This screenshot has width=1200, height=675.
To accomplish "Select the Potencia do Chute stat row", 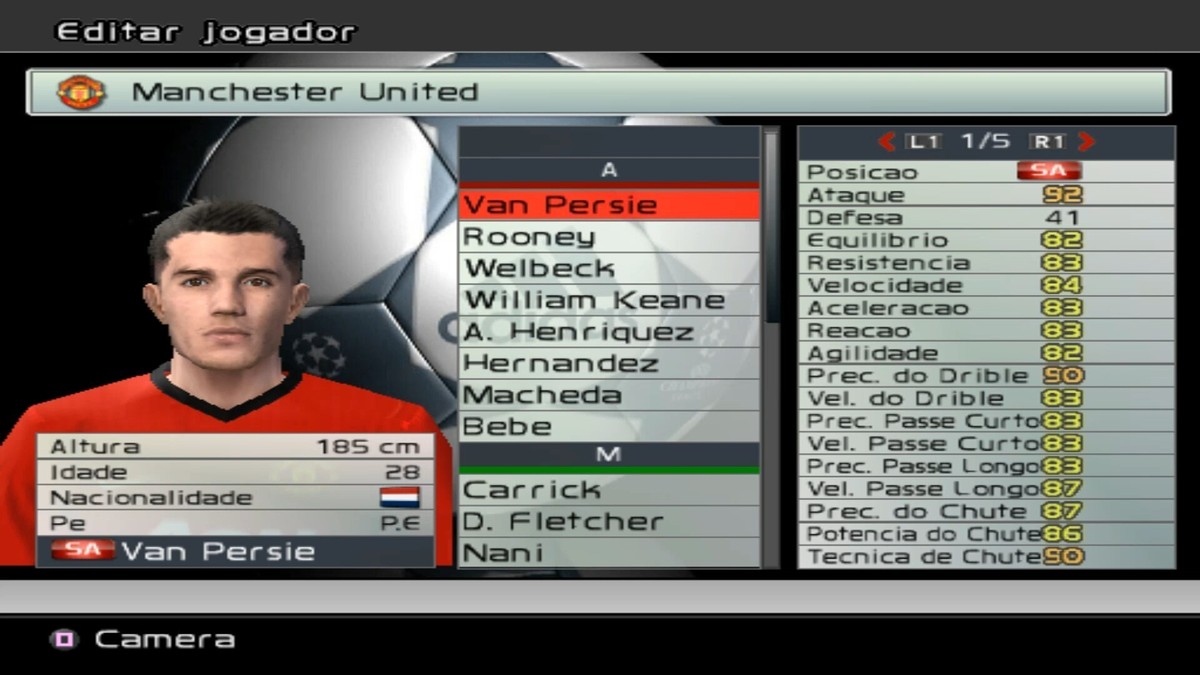I will point(986,534).
